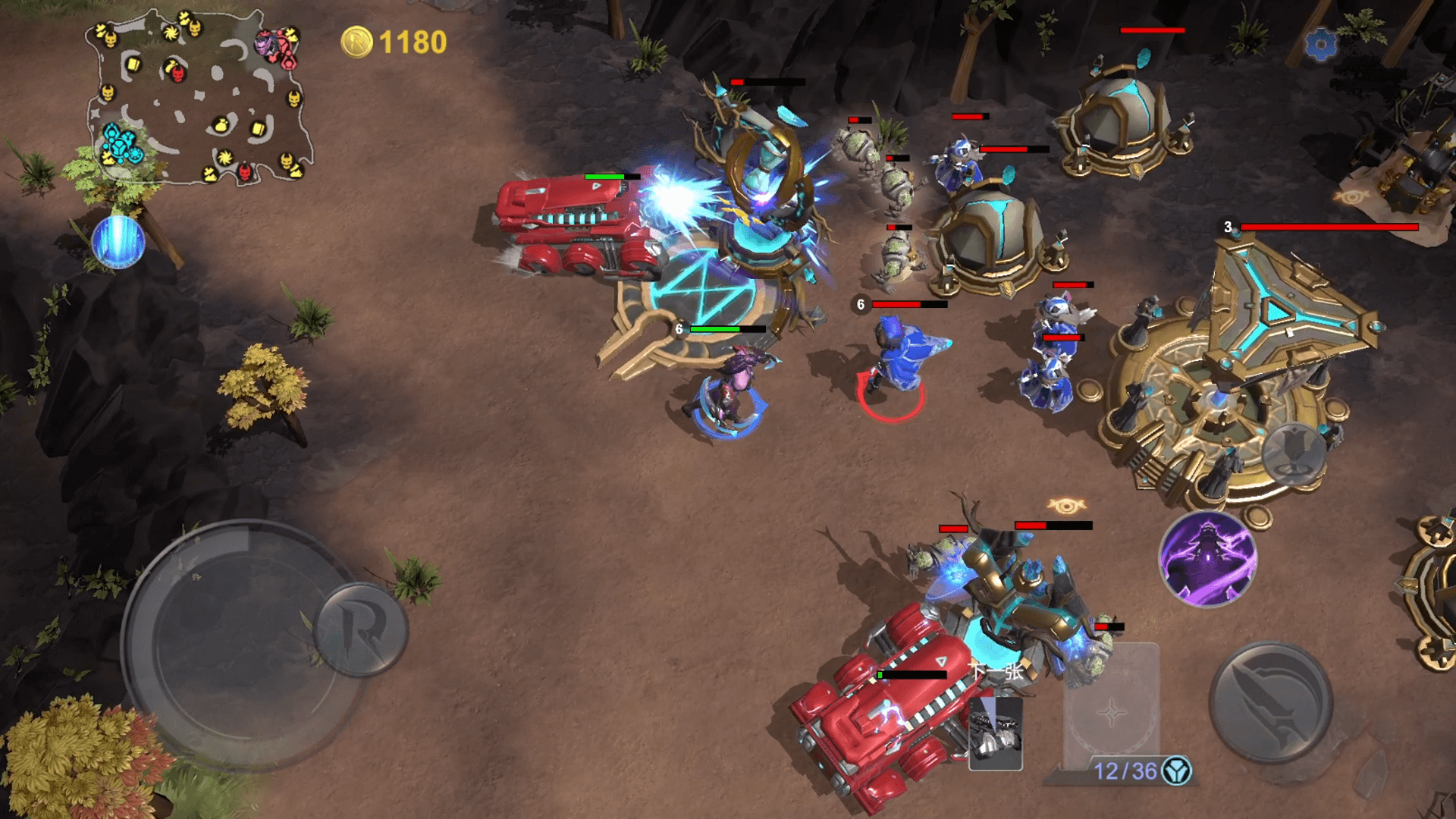Click the blue deck counter emblem
Screen dimensions: 1456x819
(1176, 770)
